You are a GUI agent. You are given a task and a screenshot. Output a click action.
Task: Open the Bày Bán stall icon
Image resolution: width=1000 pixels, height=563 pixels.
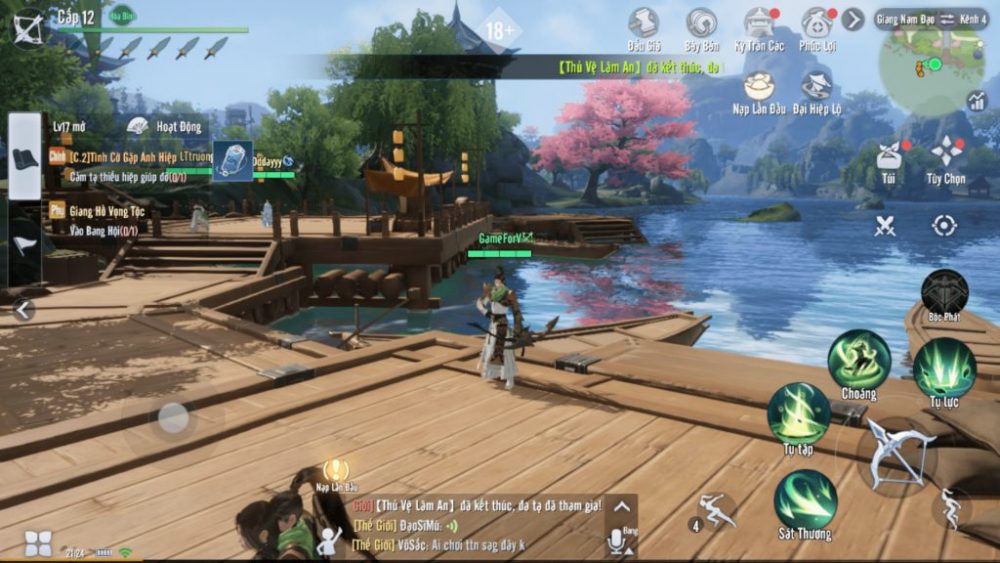(x=701, y=24)
